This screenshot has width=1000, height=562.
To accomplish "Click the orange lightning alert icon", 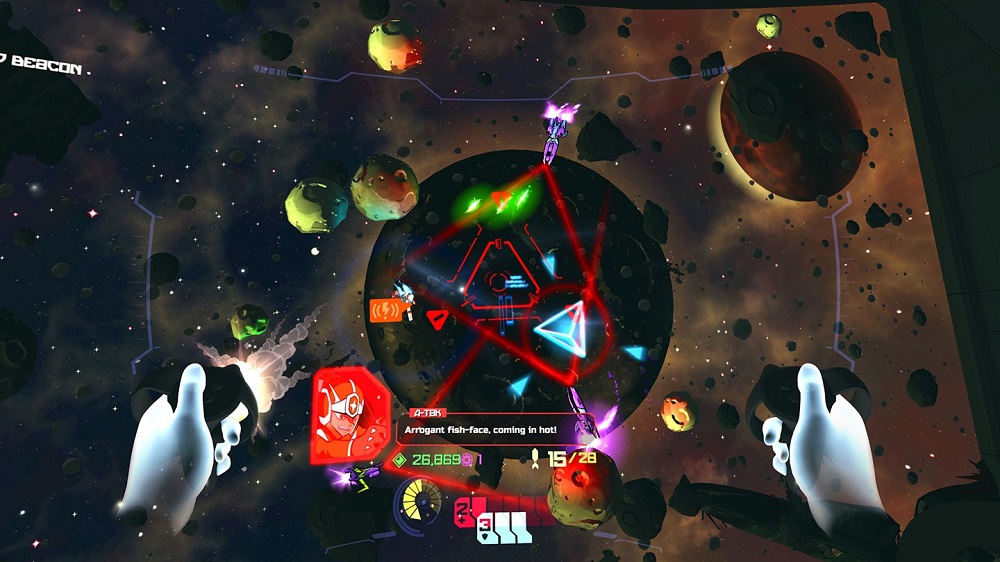I will coord(385,310).
